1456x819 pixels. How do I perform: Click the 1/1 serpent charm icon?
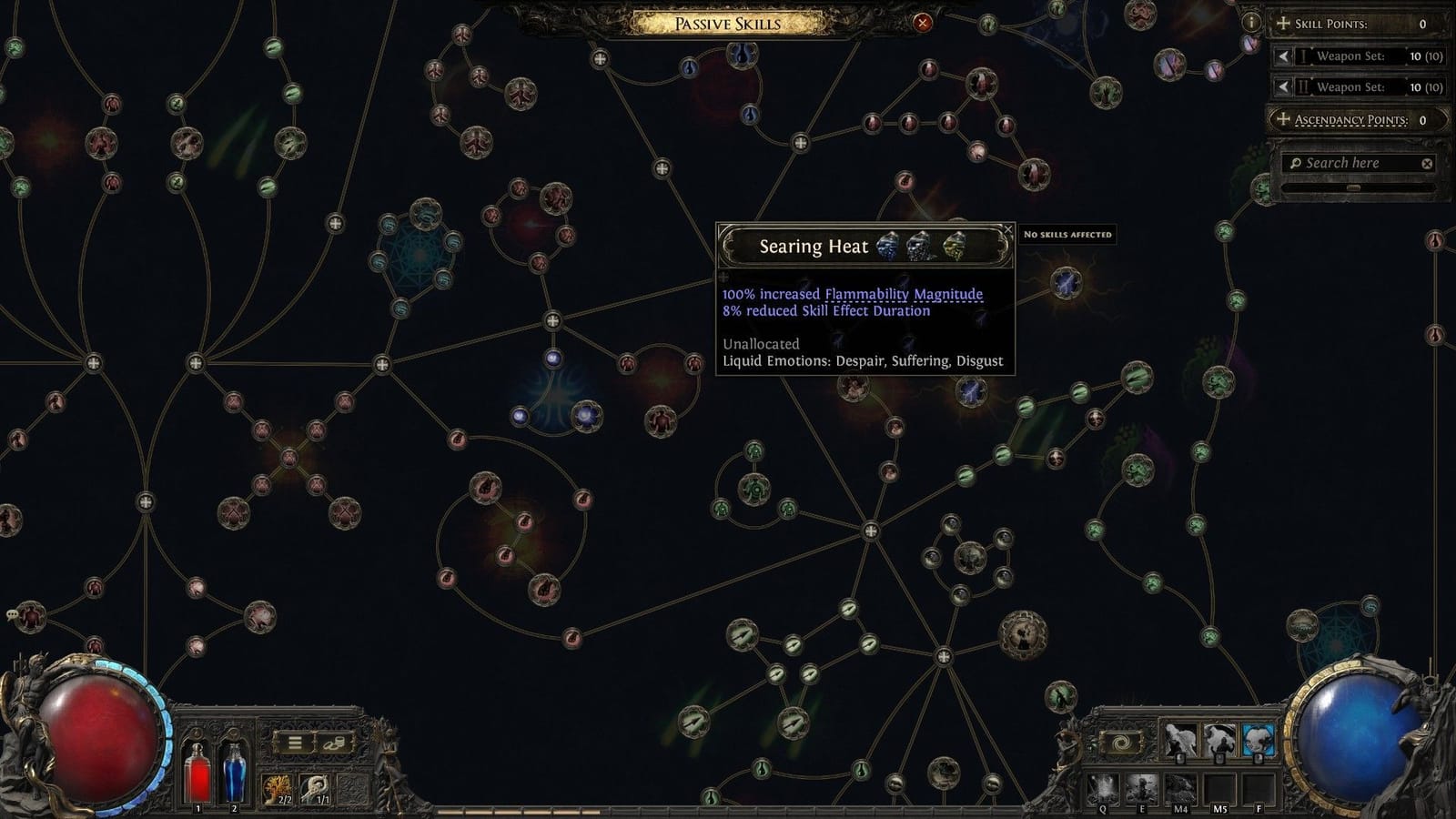(x=313, y=786)
